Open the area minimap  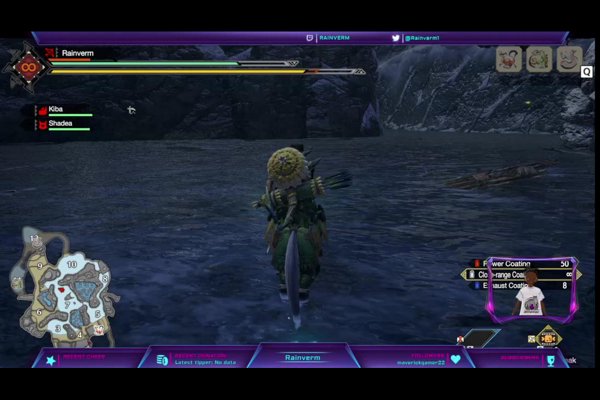pyautogui.click(x=60, y=285)
